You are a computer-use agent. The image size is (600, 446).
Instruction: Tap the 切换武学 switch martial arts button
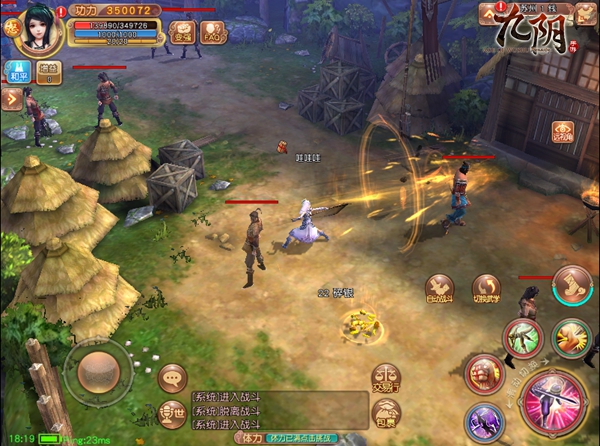click(x=487, y=290)
